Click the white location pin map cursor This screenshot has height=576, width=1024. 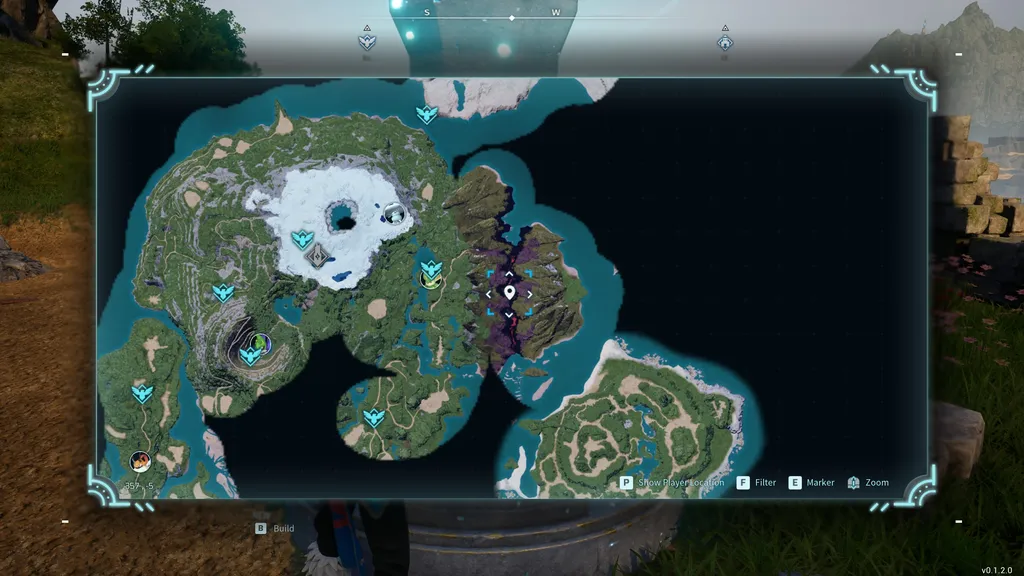pos(509,293)
